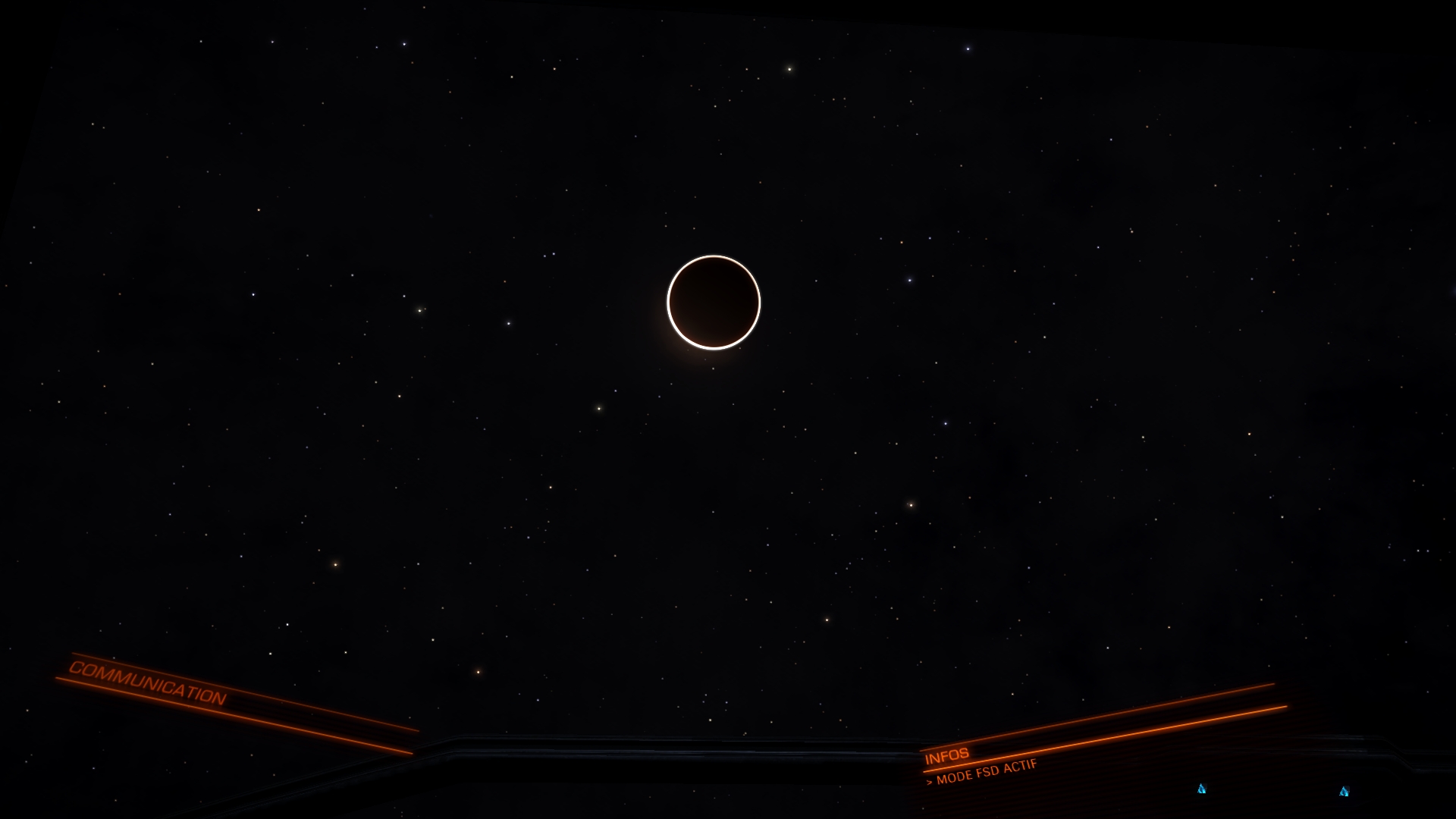1456x819 pixels.
Task: Select the Infos panel header
Action: click(x=946, y=755)
